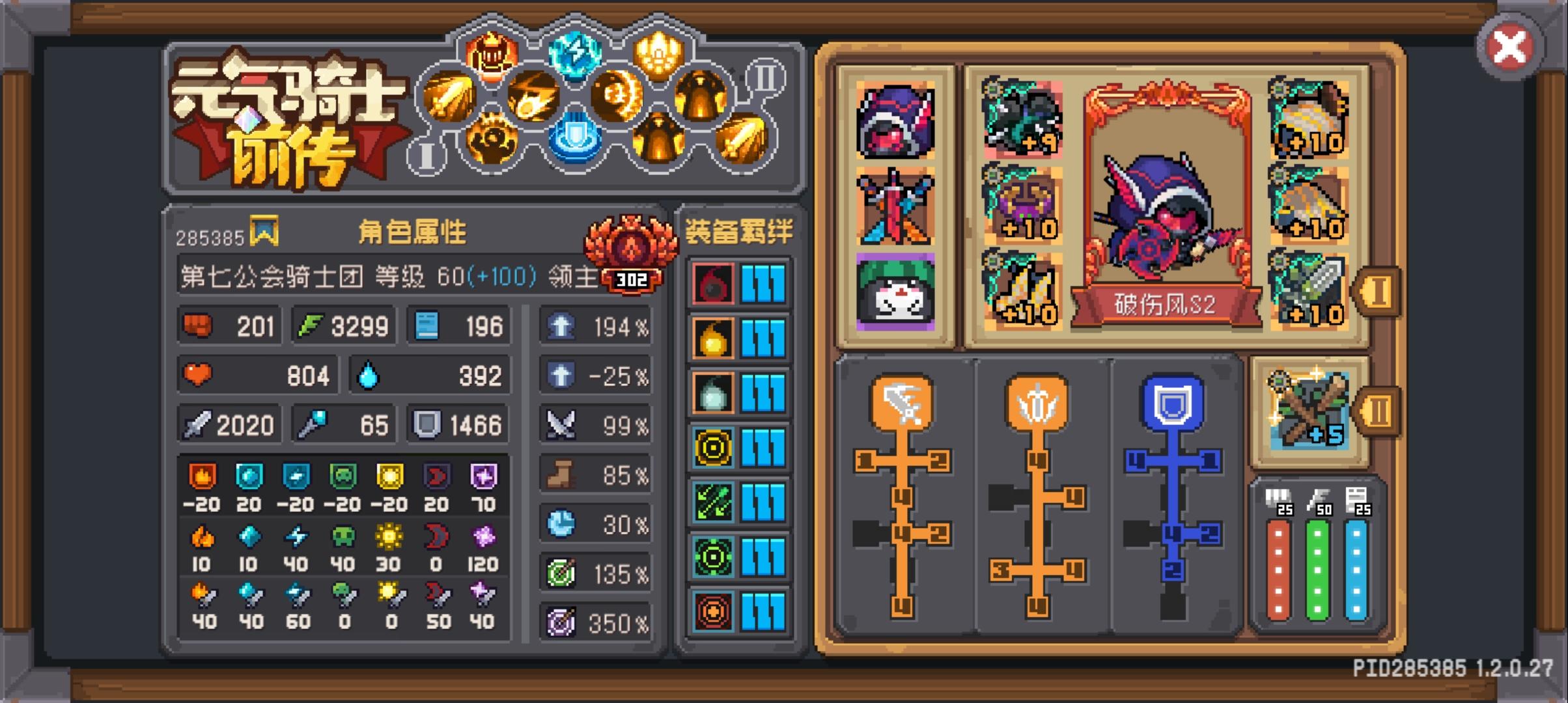This screenshot has height=703, width=1568.
Task: Click the blue (+100) level bonus text
Action: coord(501,277)
